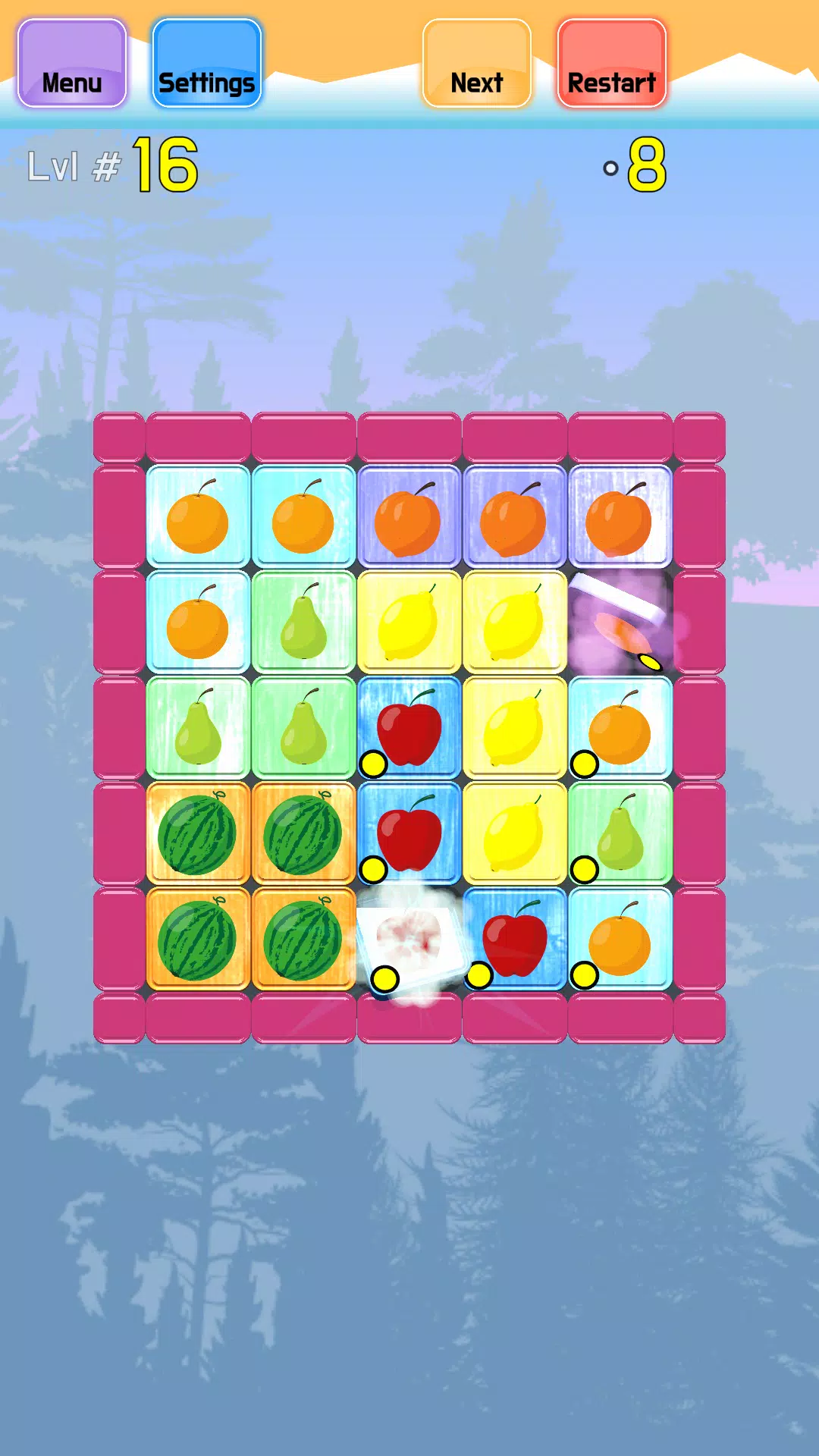The width and height of the screenshot is (819, 1456).
Task: Open the Menu button
Action: pyautogui.click(x=72, y=64)
